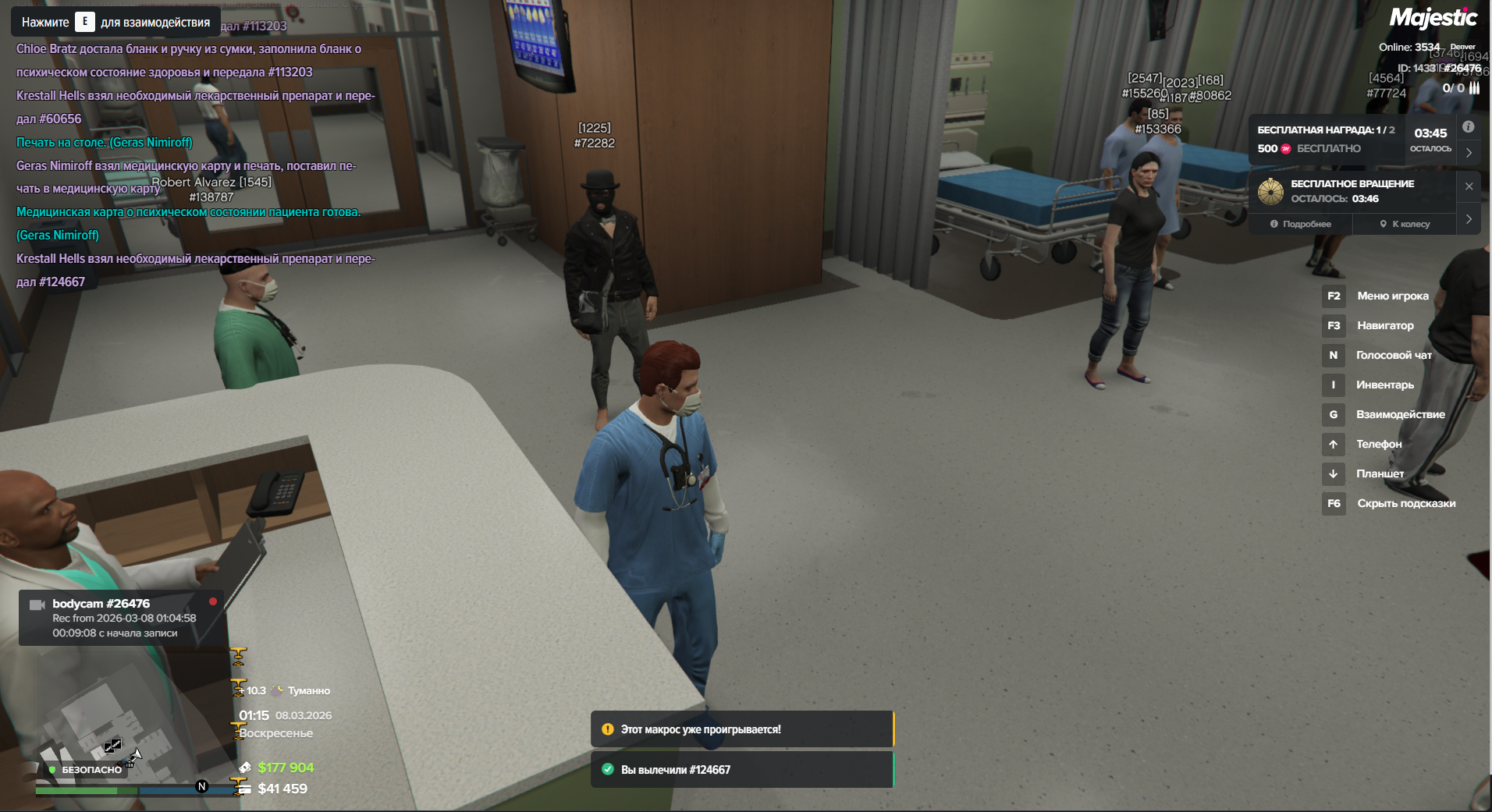Click the golden fortune wheel icon
Viewport: 1492px width, 812px height.
coord(1270,191)
